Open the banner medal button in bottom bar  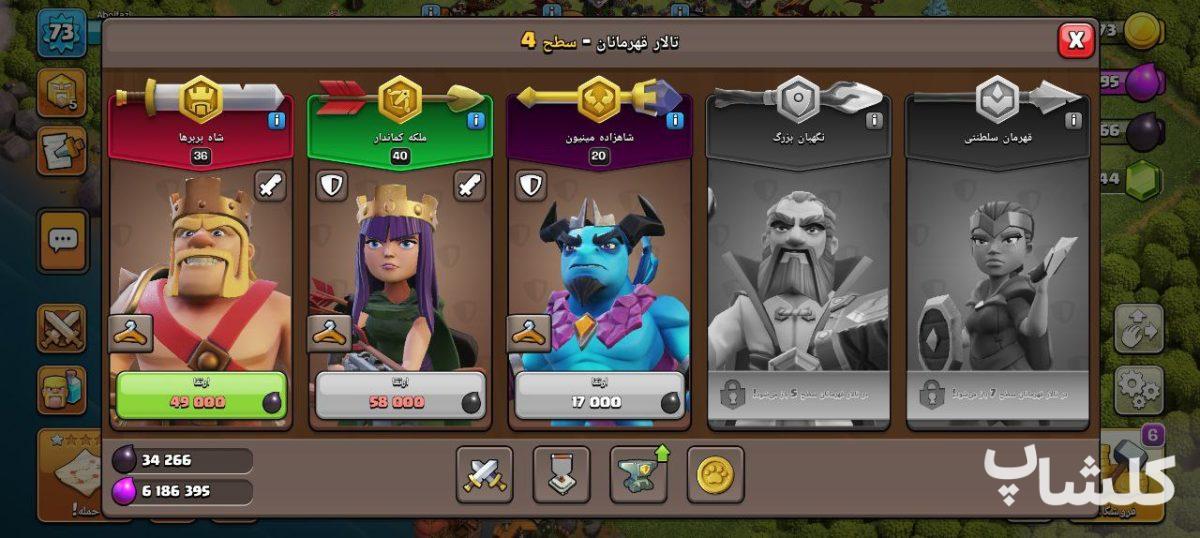click(x=561, y=475)
